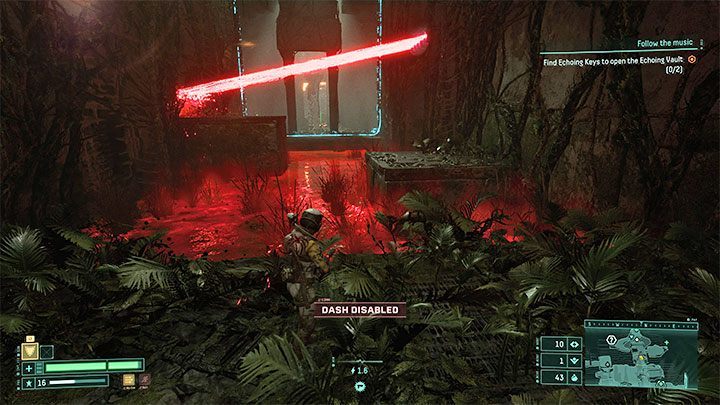Select the eye-shaped resource icon beside 10
720x405 pixels.
coord(573,344)
